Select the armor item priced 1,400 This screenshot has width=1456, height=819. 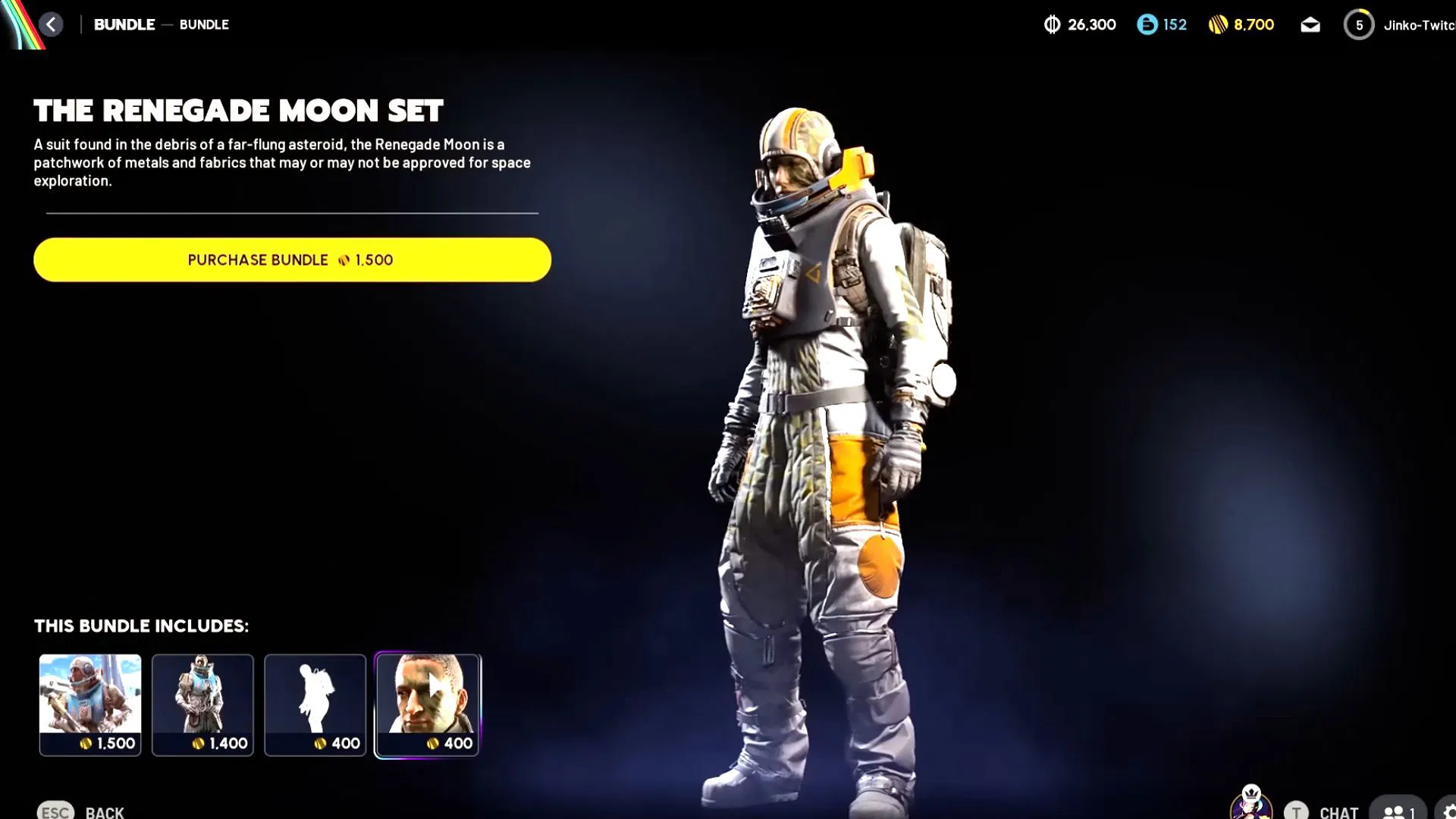[202, 704]
